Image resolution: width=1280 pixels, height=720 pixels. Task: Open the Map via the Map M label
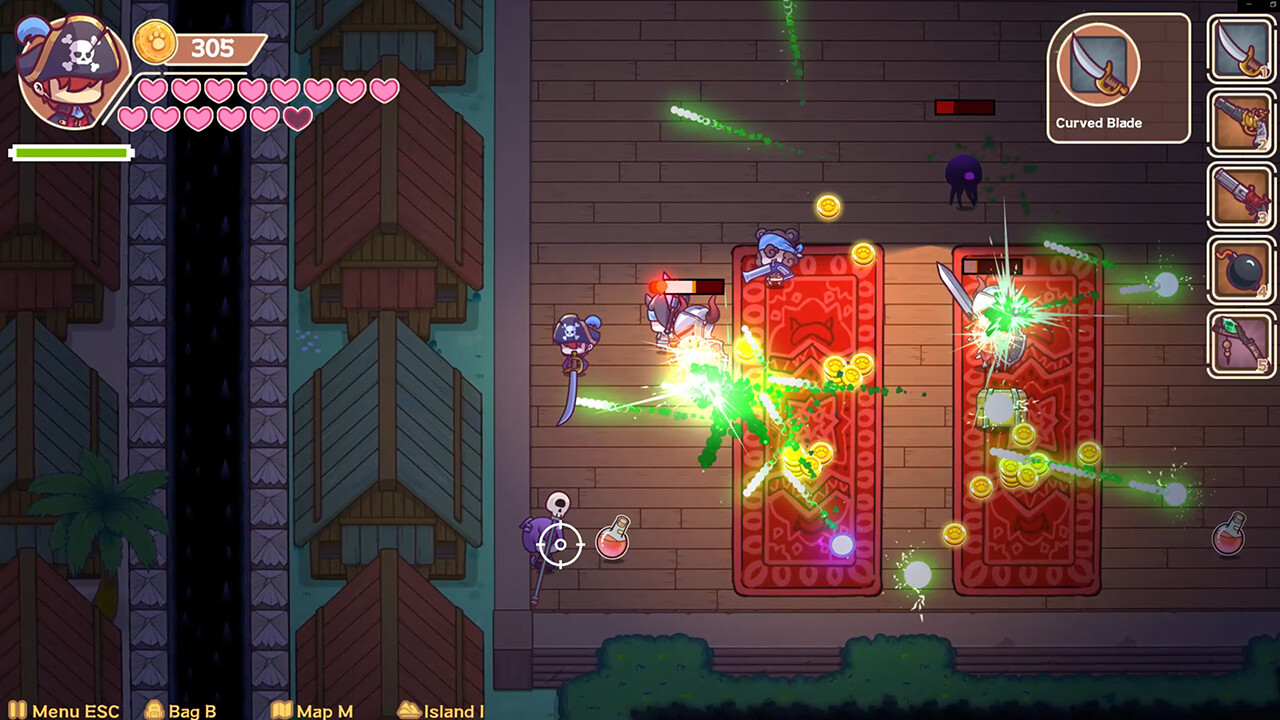click(325, 710)
